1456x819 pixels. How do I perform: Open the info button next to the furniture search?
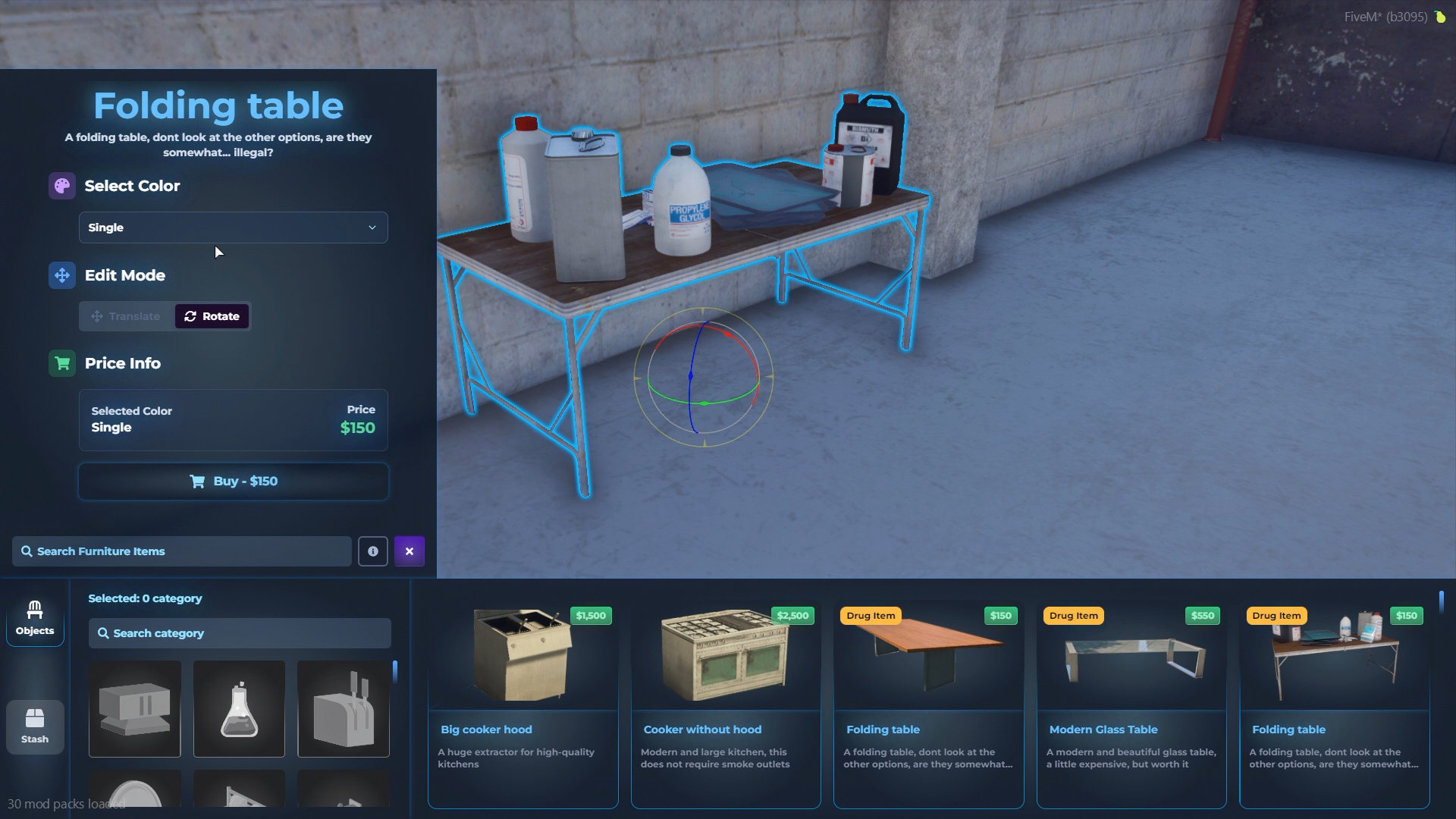(373, 551)
